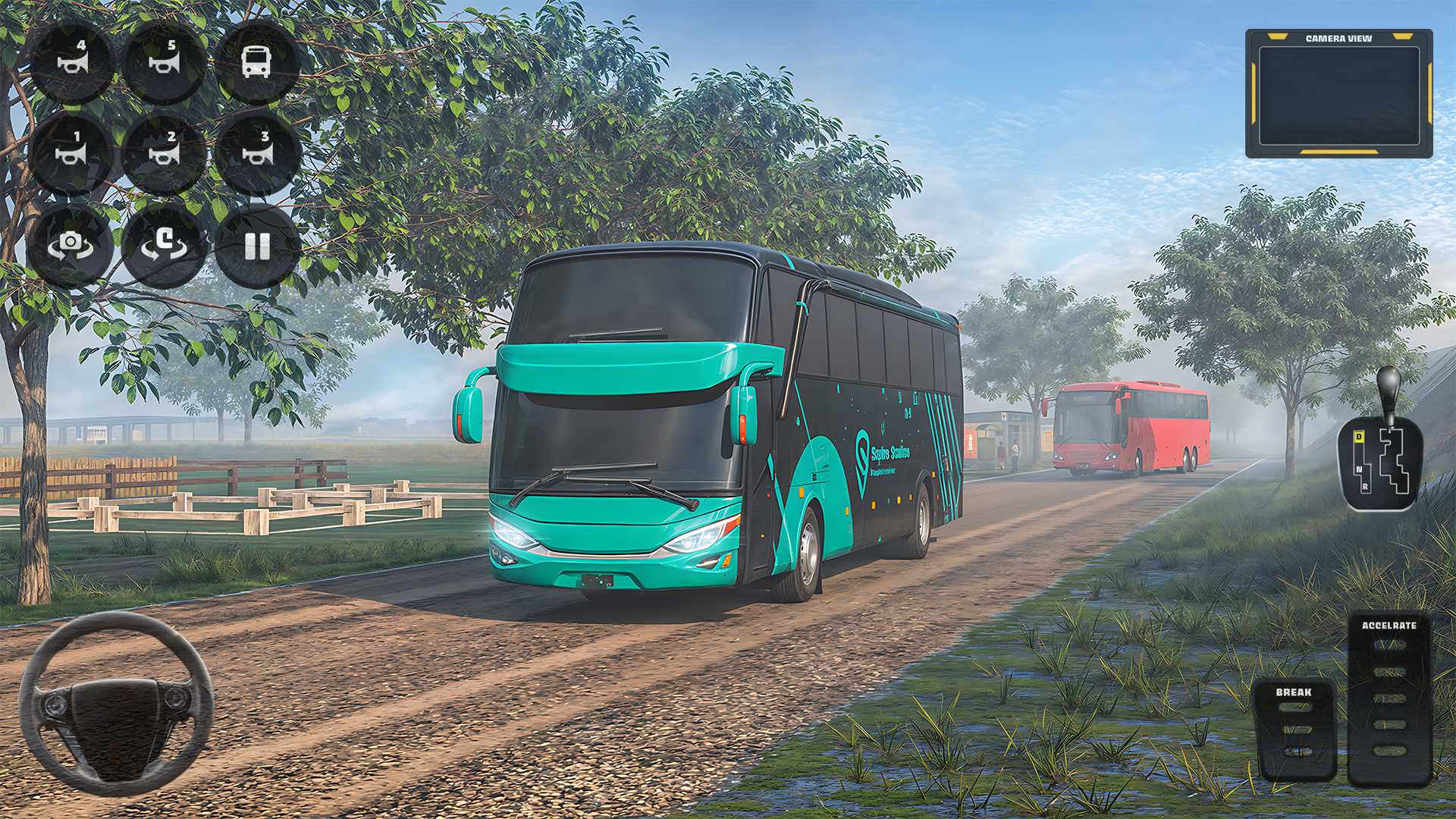This screenshot has height=819, width=1456.
Task: Sound horn number 4
Action: (x=73, y=61)
